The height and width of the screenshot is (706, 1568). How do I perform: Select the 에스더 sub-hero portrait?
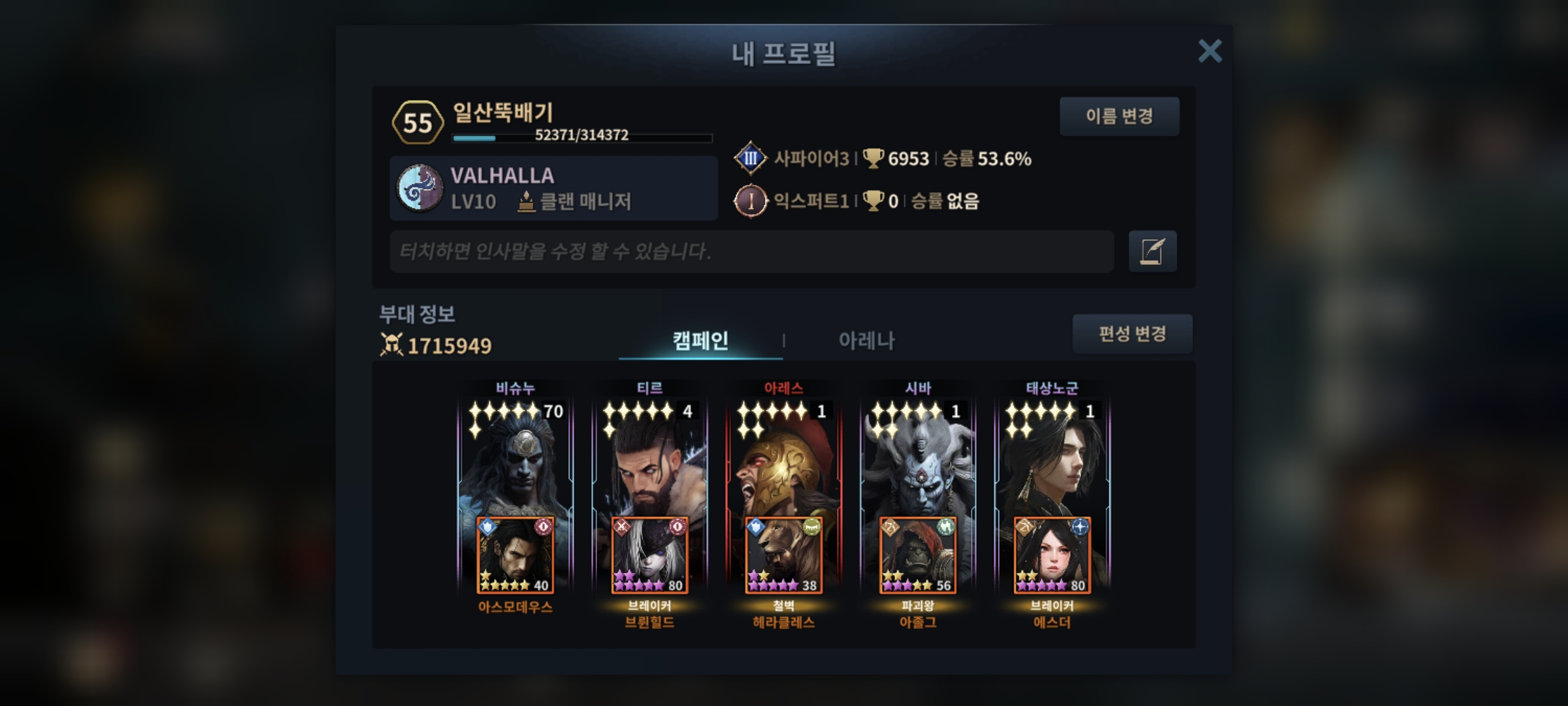pos(1052,556)
